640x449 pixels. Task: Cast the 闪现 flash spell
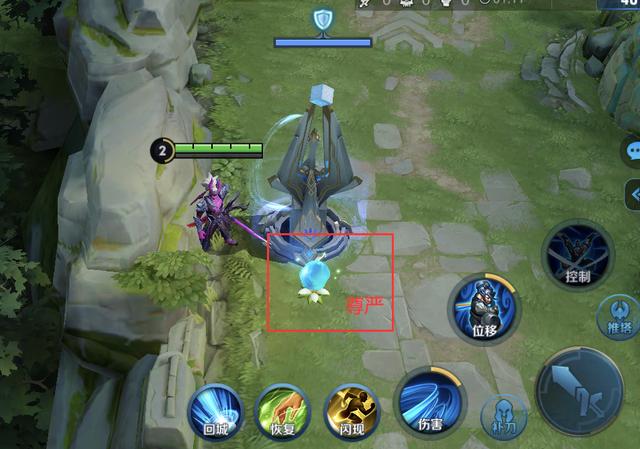[353, 412]
